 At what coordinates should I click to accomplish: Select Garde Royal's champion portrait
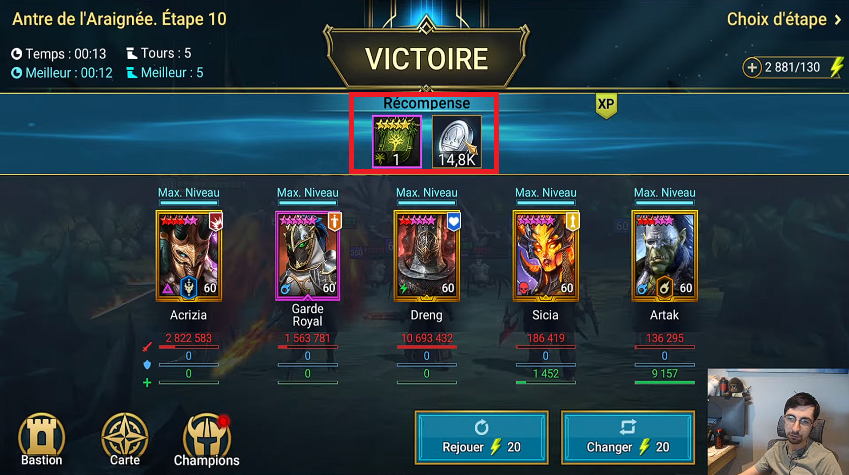[x=307, y=255]
